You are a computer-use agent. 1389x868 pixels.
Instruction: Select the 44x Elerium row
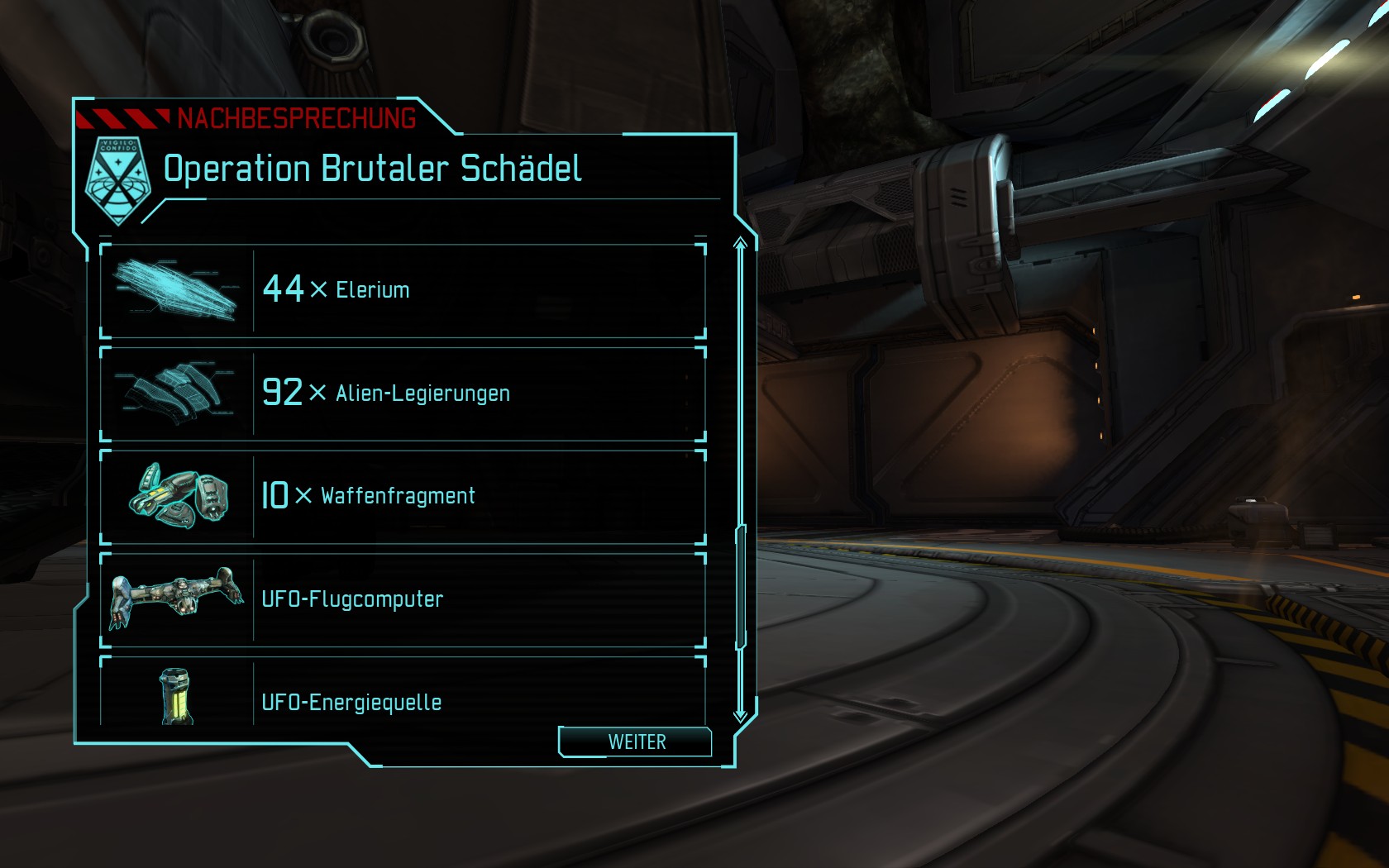403,290
